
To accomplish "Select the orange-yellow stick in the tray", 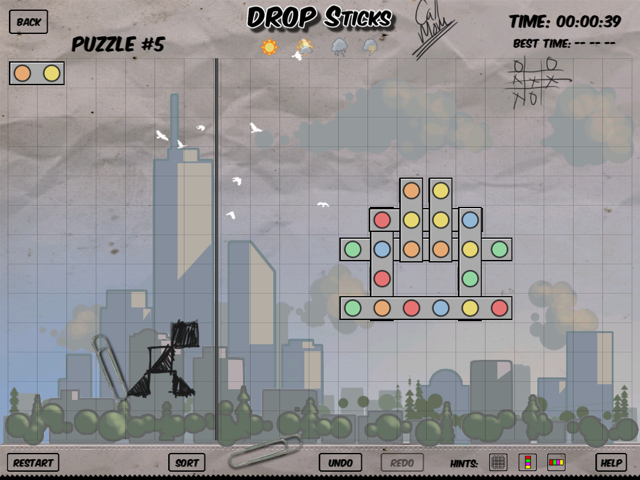I will [37, 73].
